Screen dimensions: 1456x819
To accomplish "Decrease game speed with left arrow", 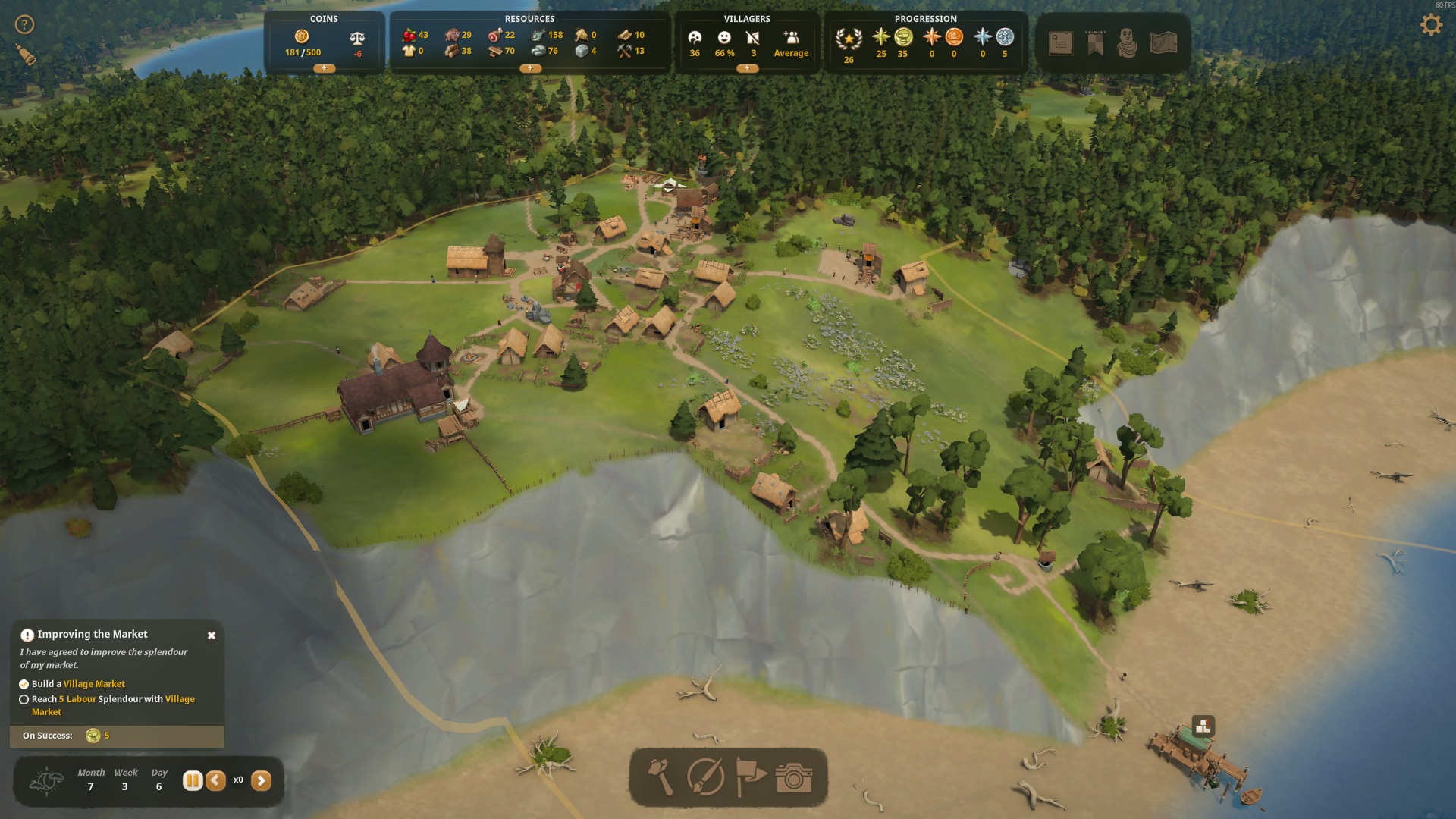I will click(215, 780).
